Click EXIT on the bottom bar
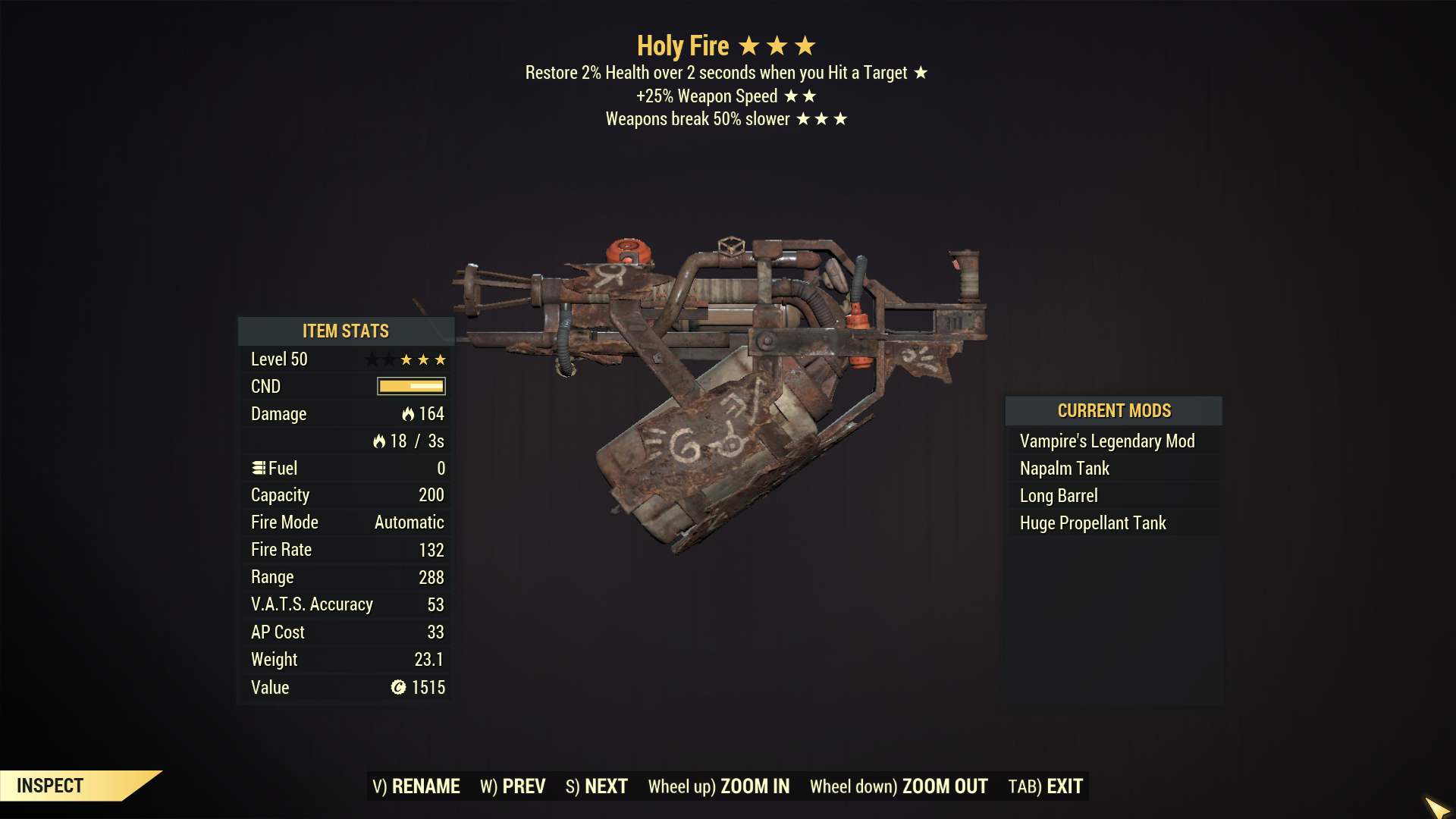 1065,786
